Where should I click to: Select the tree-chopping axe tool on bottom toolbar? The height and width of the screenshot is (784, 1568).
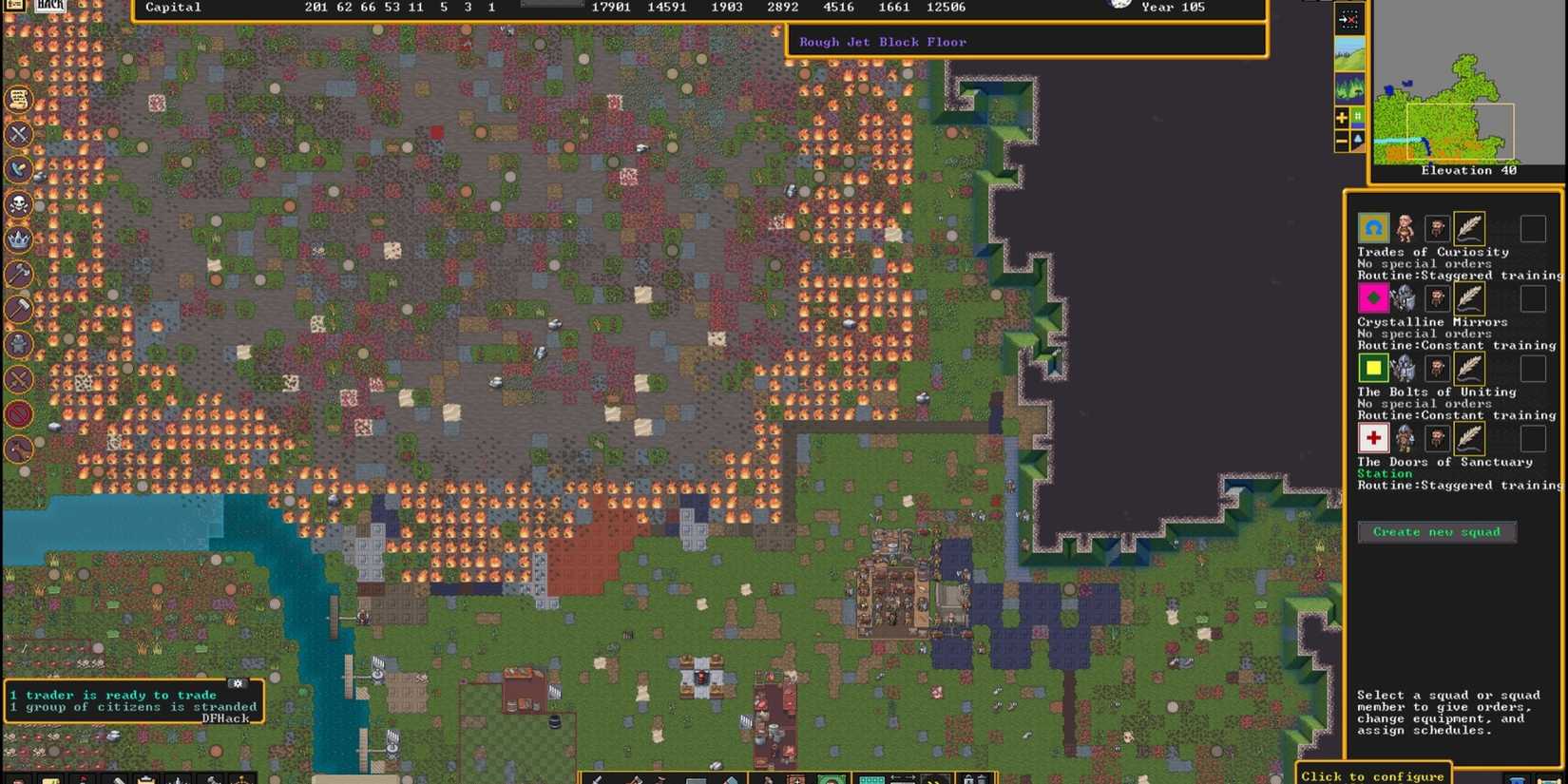pos(635,779)
